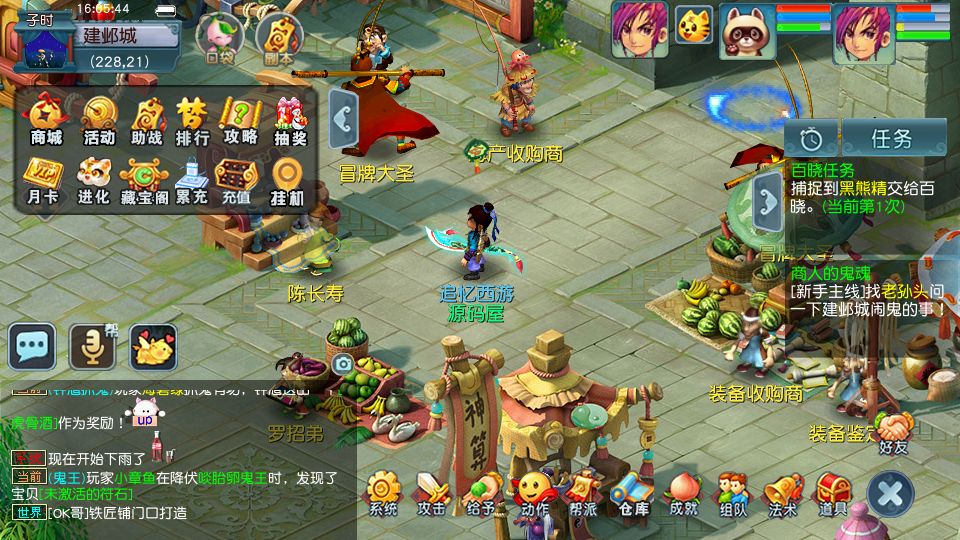Open the 商城 shop icon
The height and width of the screenshot is (540, 960).
pos(46,119)
